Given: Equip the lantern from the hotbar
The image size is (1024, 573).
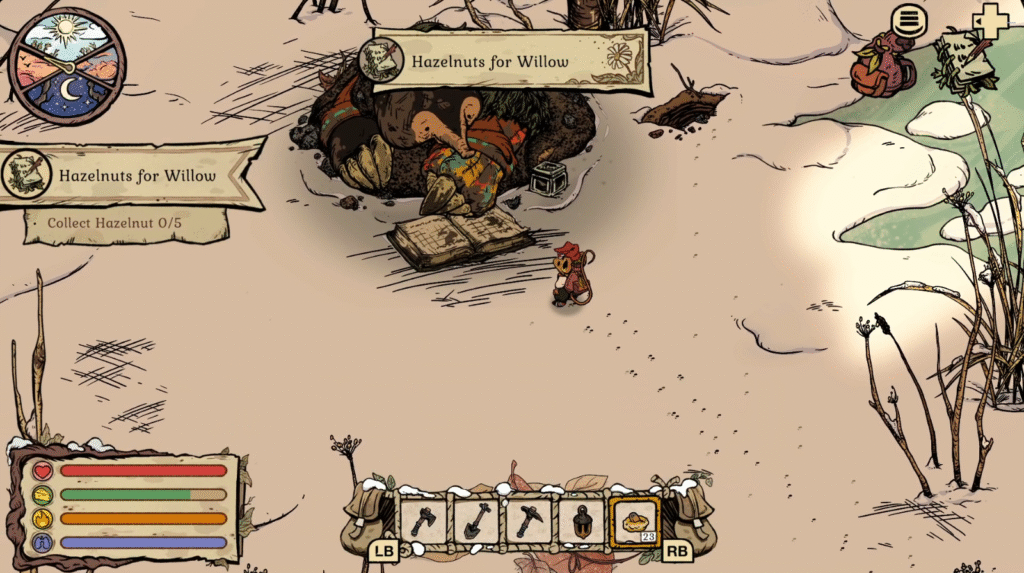Looking at the screenshot, I should pyautogui.click(x=581, y=520).
